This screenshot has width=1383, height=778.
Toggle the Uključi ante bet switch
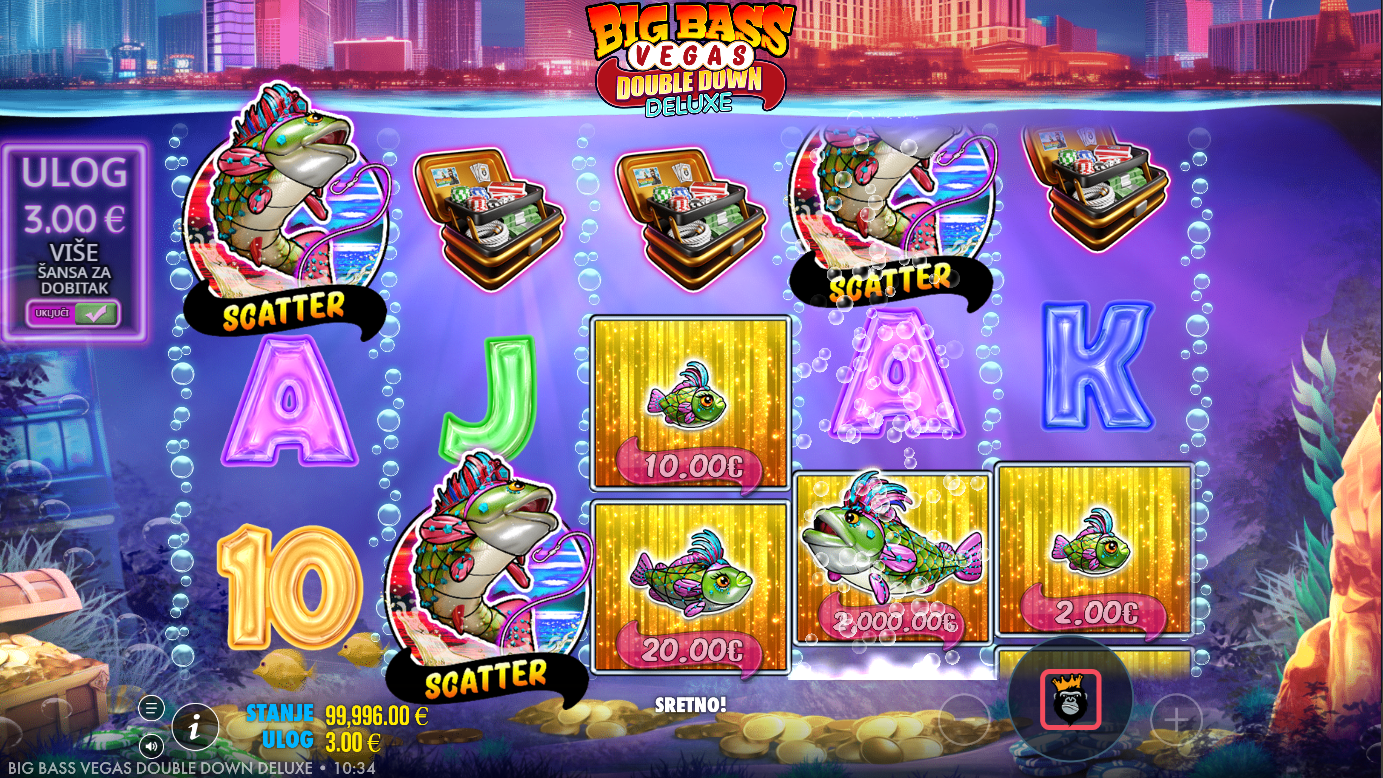(73, 313)
